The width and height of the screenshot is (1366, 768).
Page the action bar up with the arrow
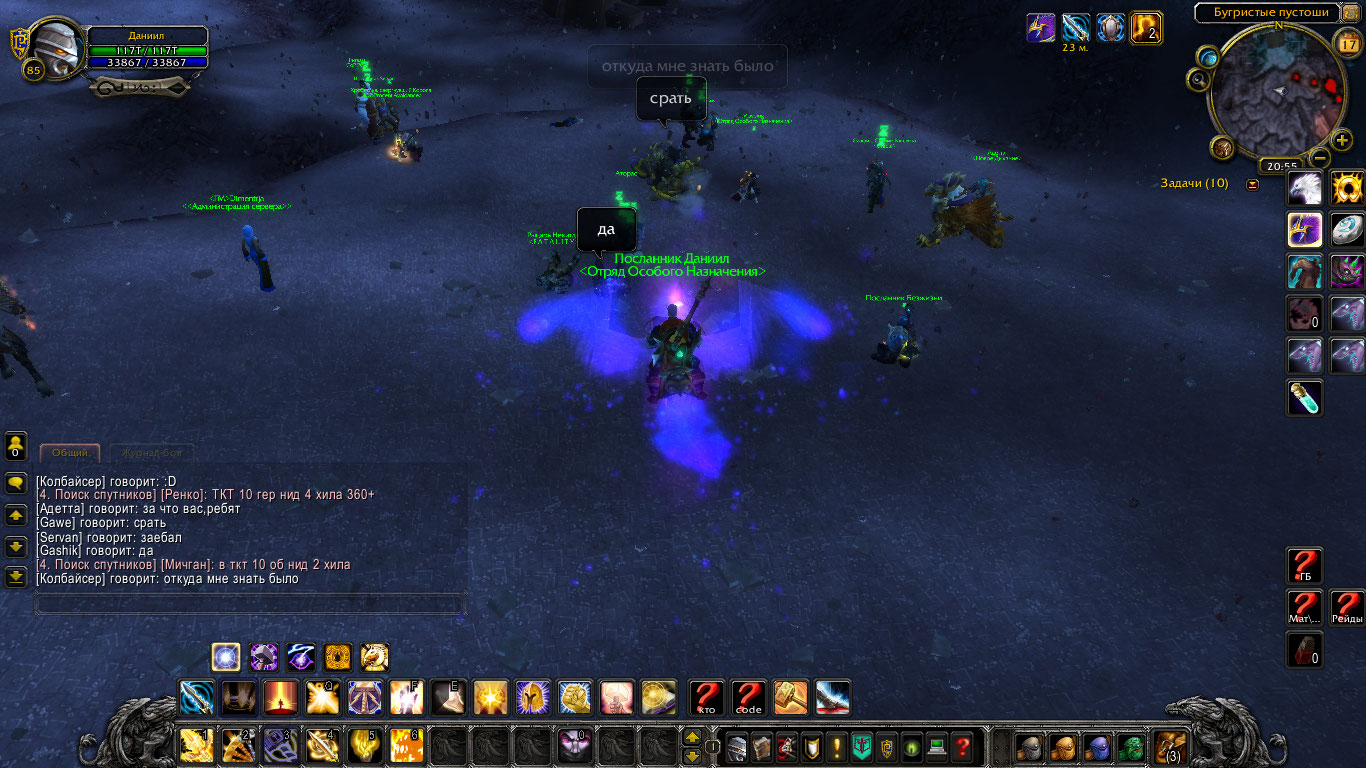click(x=691, y=738)
